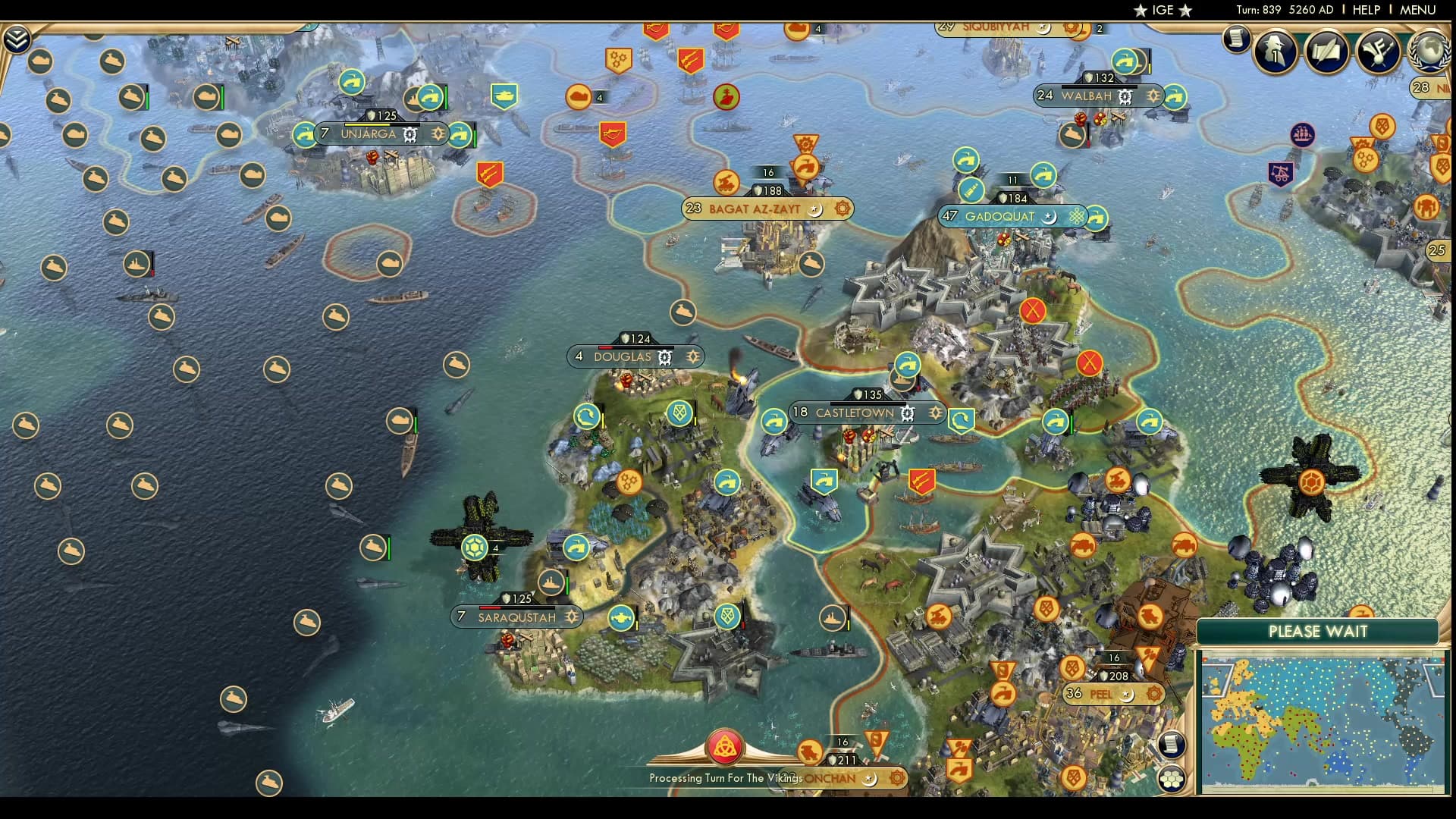Click the focus sun icon on Unjárga banner
The image size is (1456, 819).
[x=437, y=133]
